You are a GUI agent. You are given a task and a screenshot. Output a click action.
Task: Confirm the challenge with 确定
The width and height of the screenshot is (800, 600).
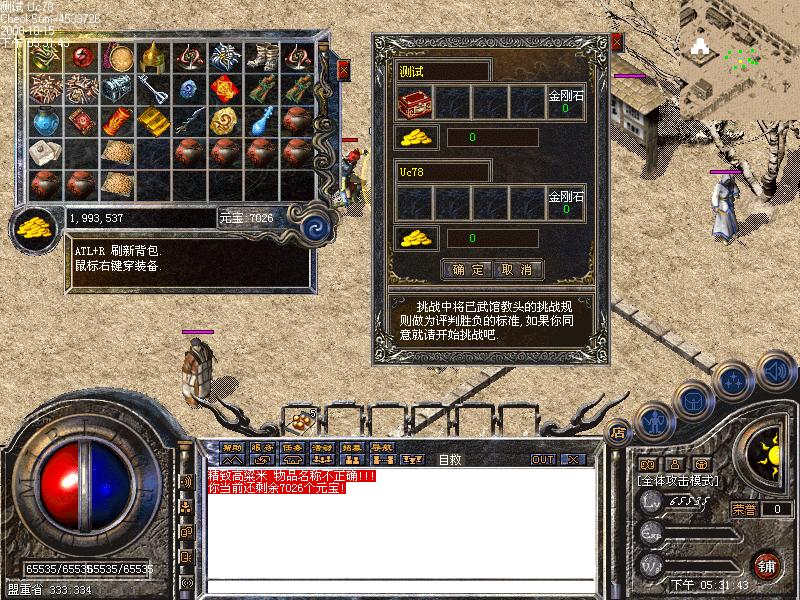467,269
